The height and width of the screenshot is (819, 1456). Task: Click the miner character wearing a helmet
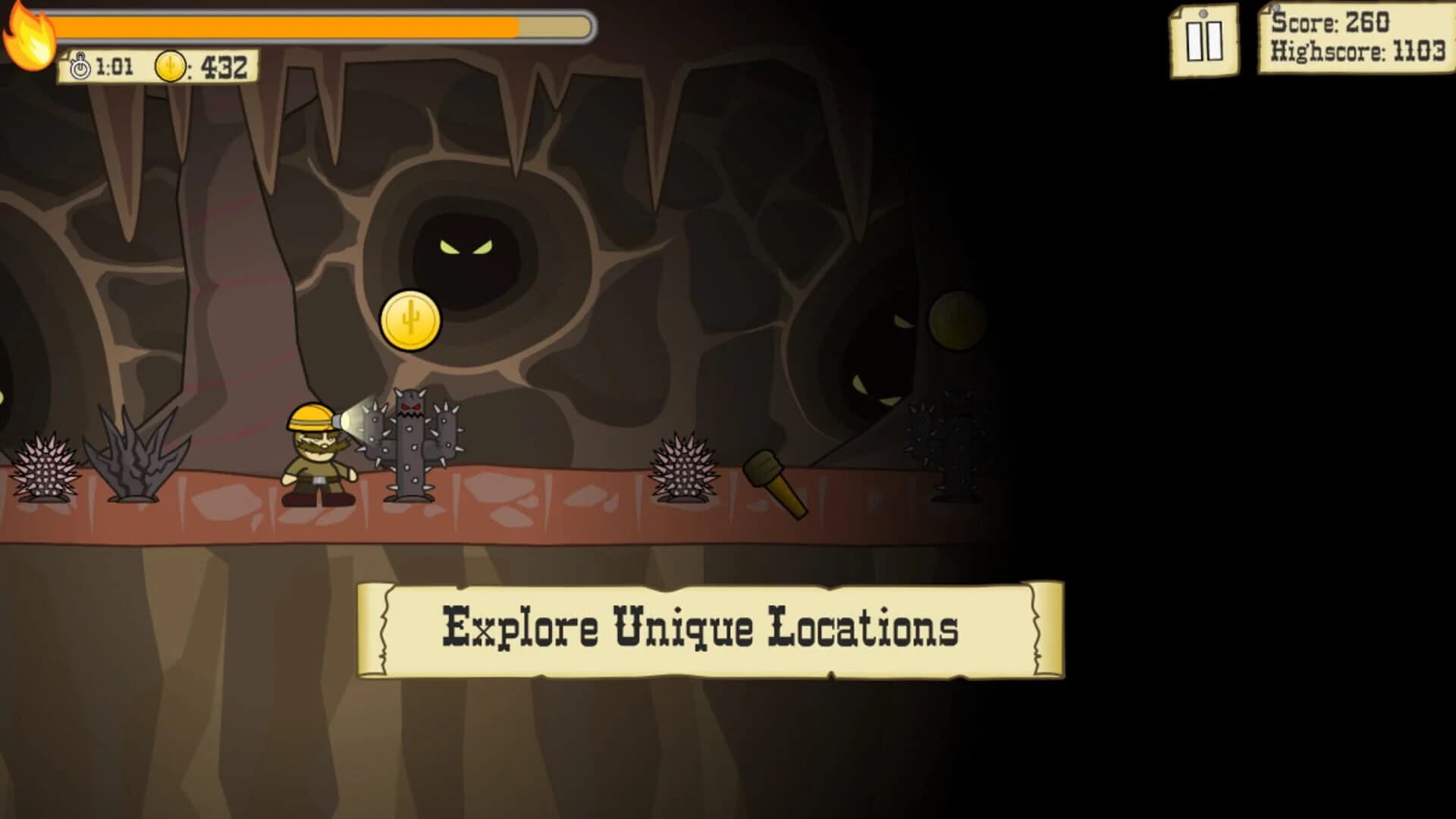[x=315, y=455]
